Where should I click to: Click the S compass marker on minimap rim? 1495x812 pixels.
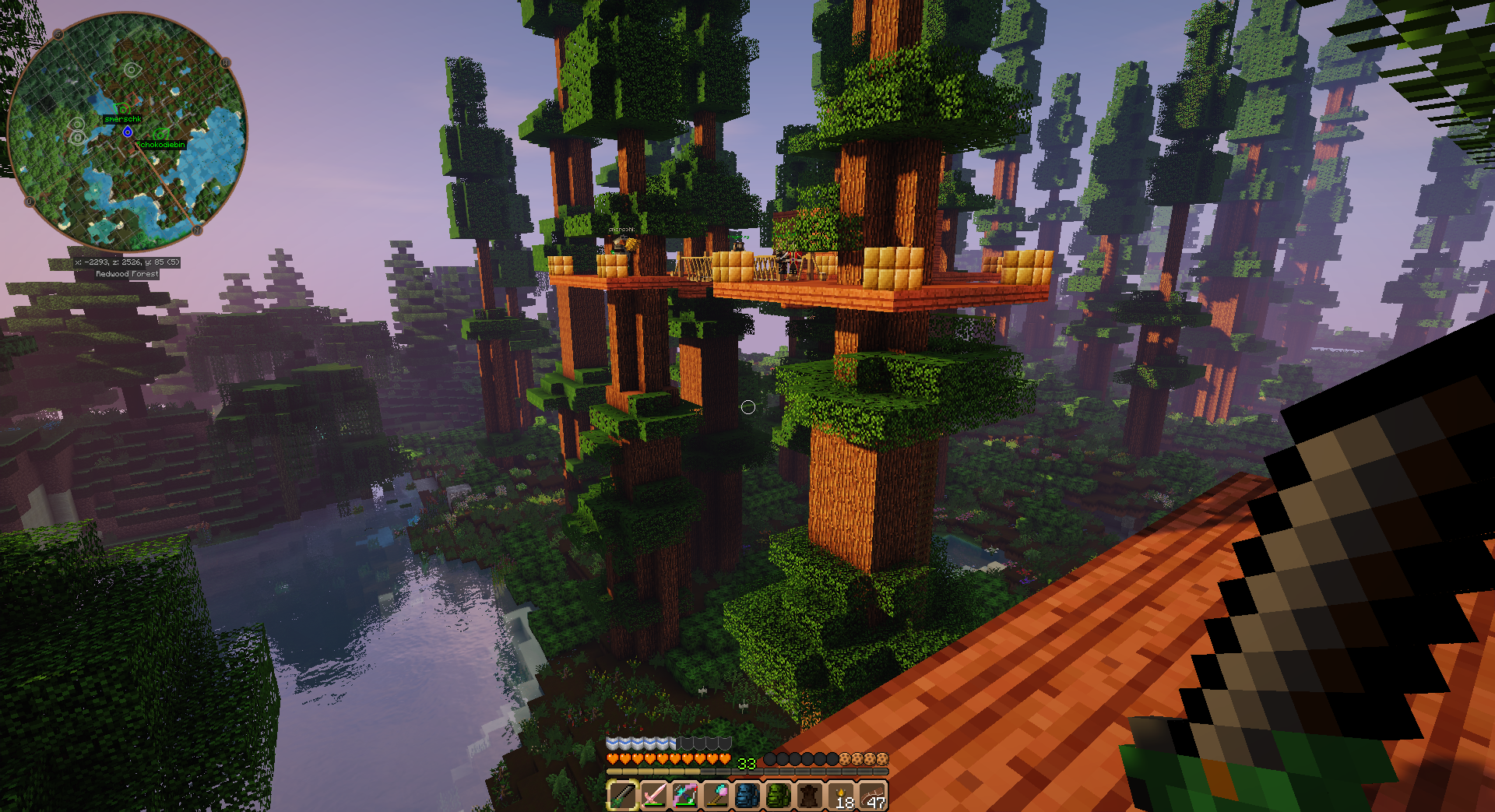click(58, 34)
